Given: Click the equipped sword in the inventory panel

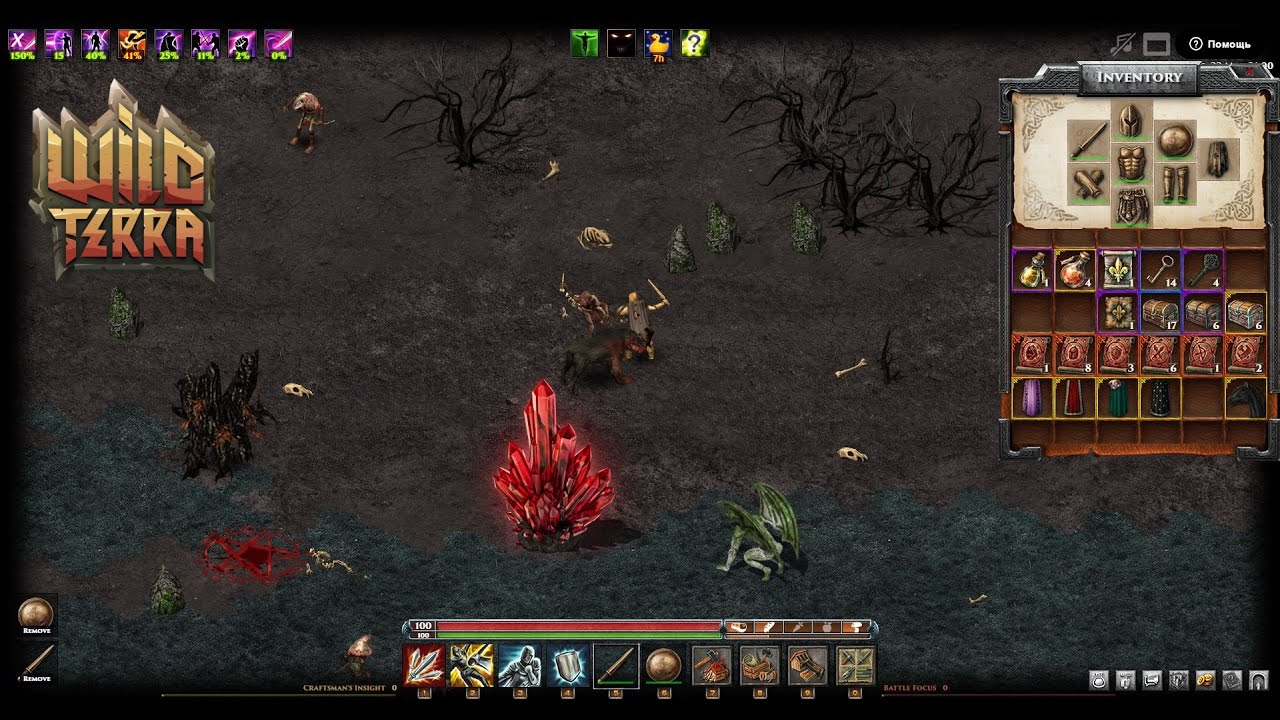Looking at the screenshot, I should pyautogui.click(x=1087, y=141).
